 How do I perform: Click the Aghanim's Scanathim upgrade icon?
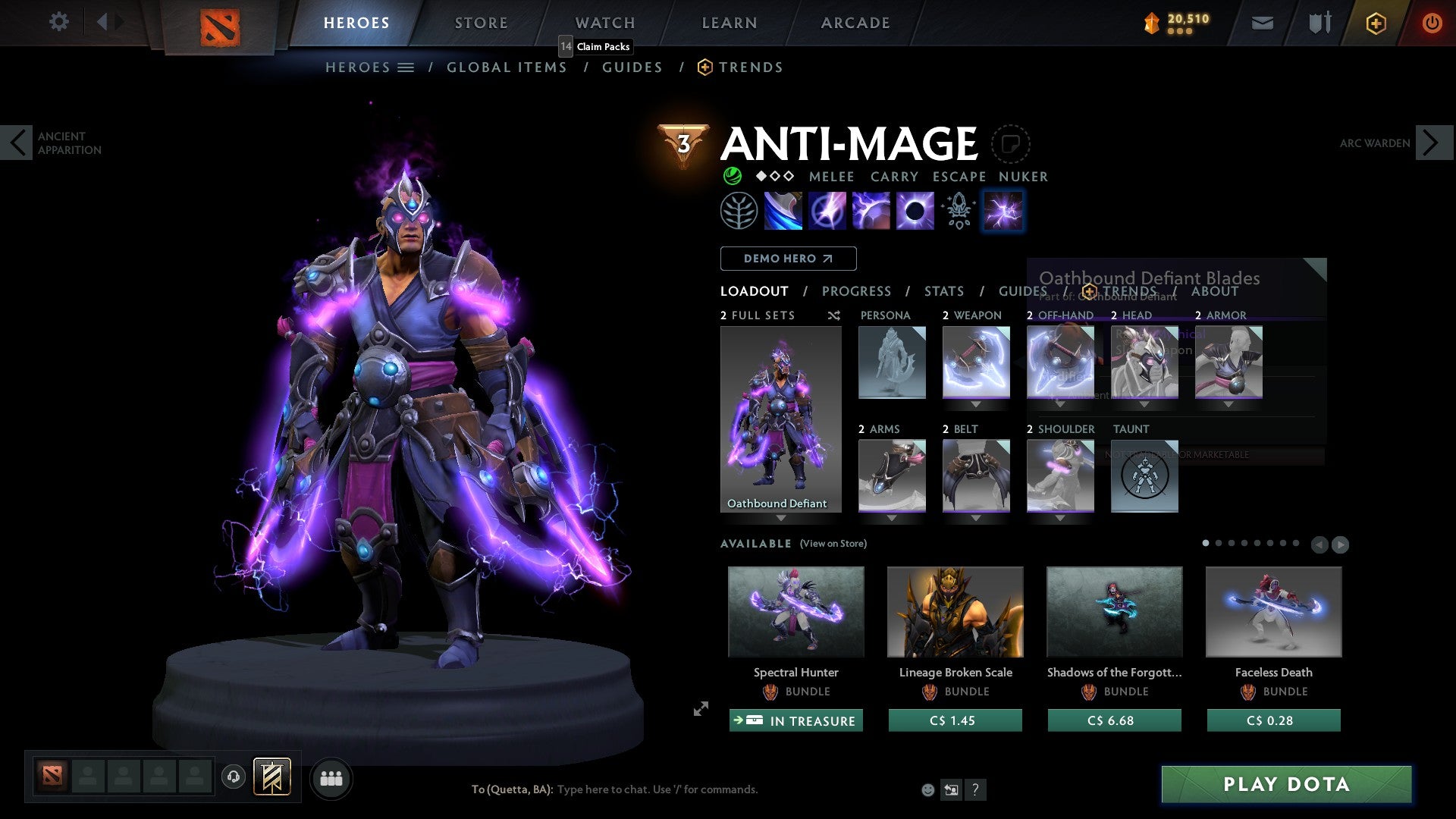click(x=957, y=211)
